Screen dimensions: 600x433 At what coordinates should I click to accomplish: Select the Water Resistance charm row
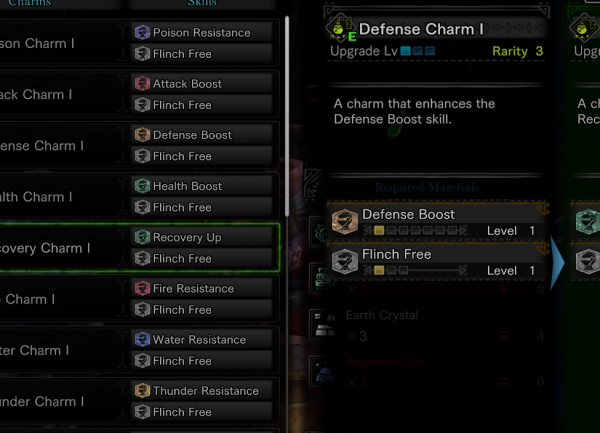pos(140,350)
